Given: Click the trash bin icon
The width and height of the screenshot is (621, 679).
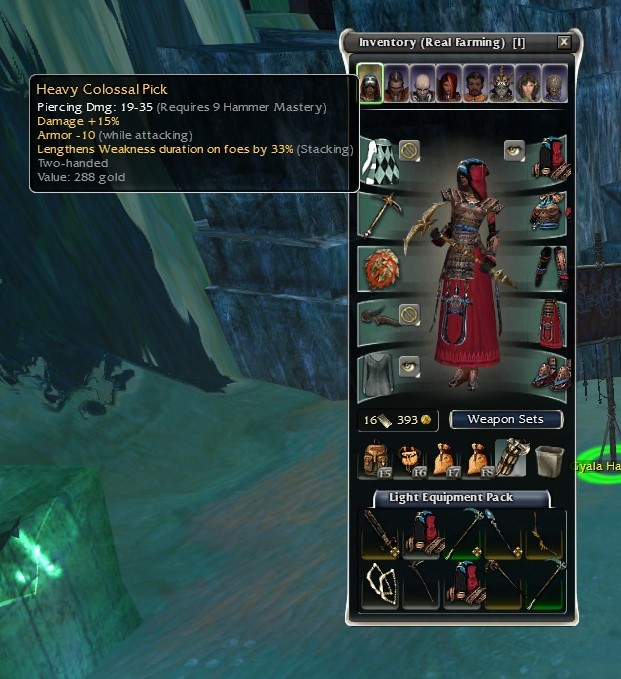Looking at the screenshot, I should click(546, 459).
